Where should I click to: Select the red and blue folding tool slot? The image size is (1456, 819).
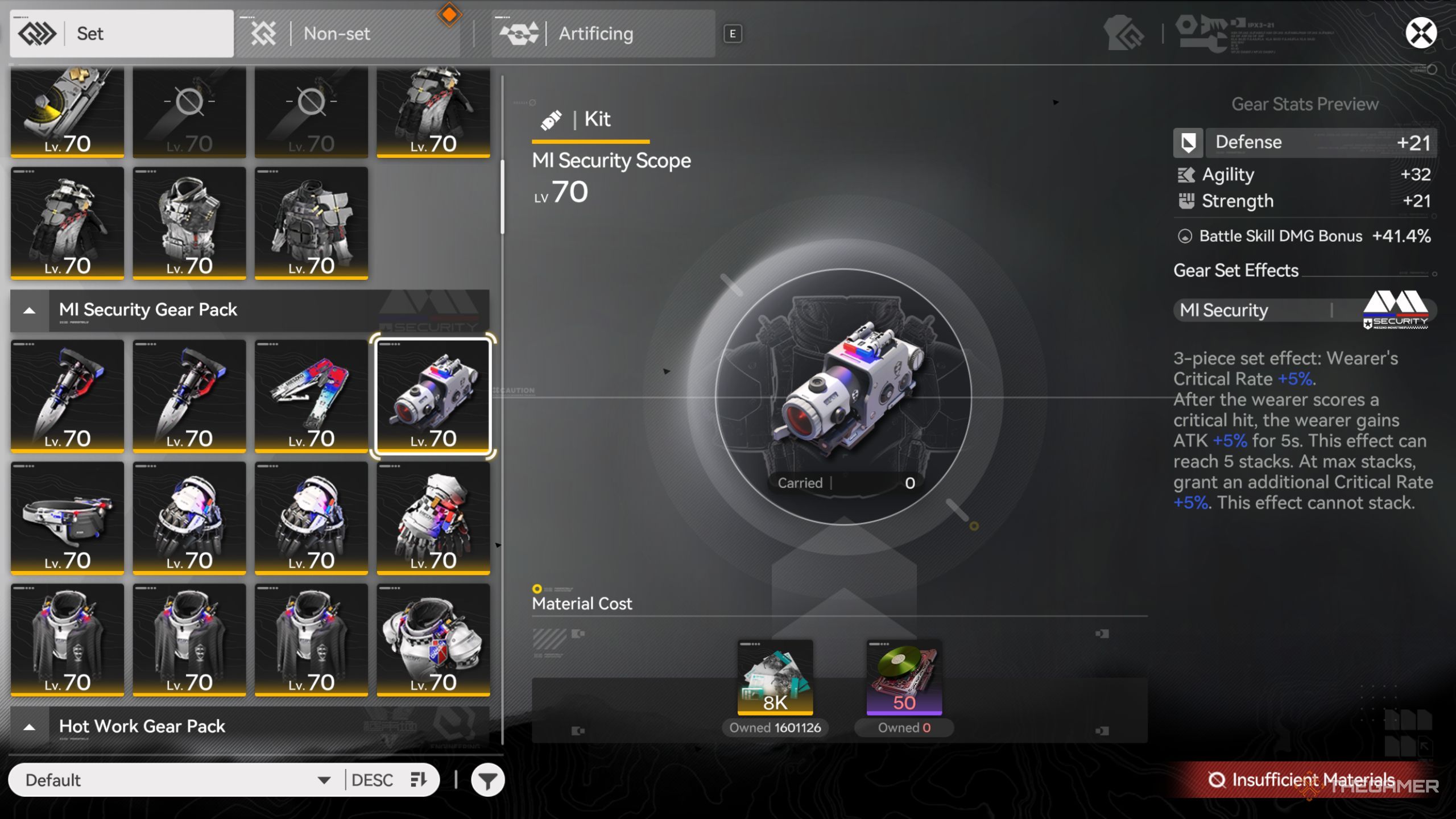(311, 396)
